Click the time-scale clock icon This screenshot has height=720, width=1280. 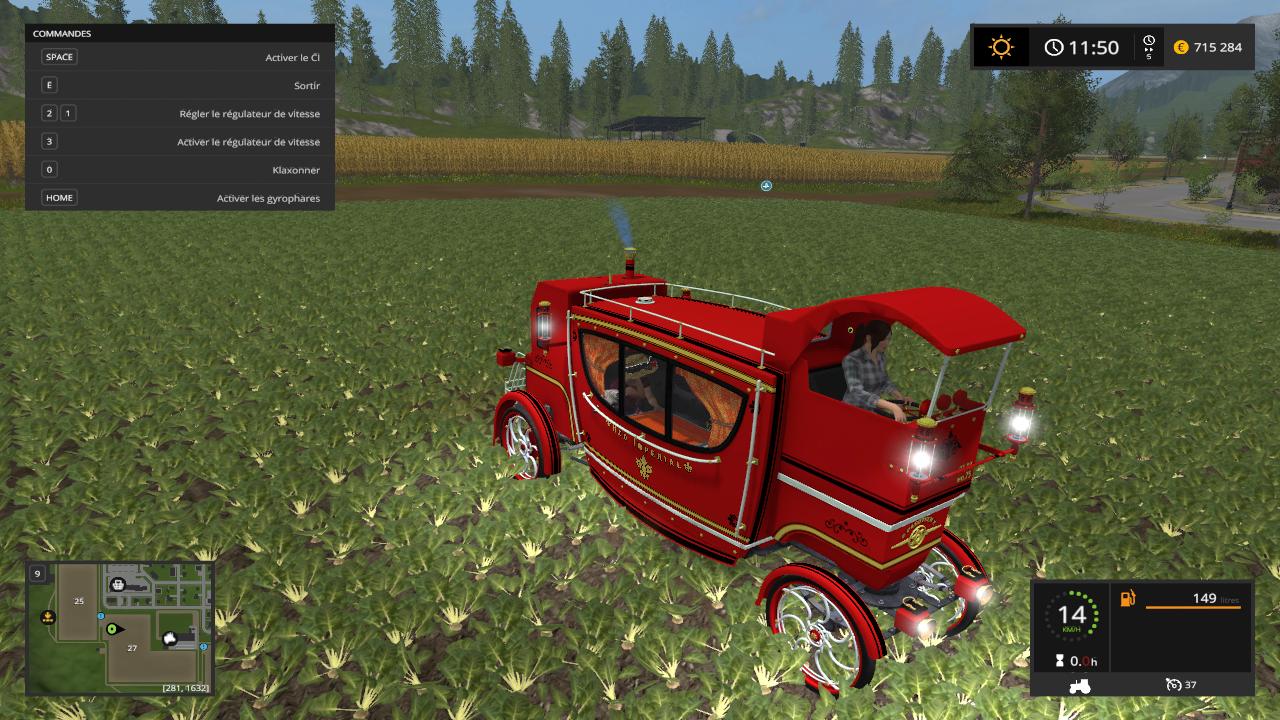tap(1149, 47)
